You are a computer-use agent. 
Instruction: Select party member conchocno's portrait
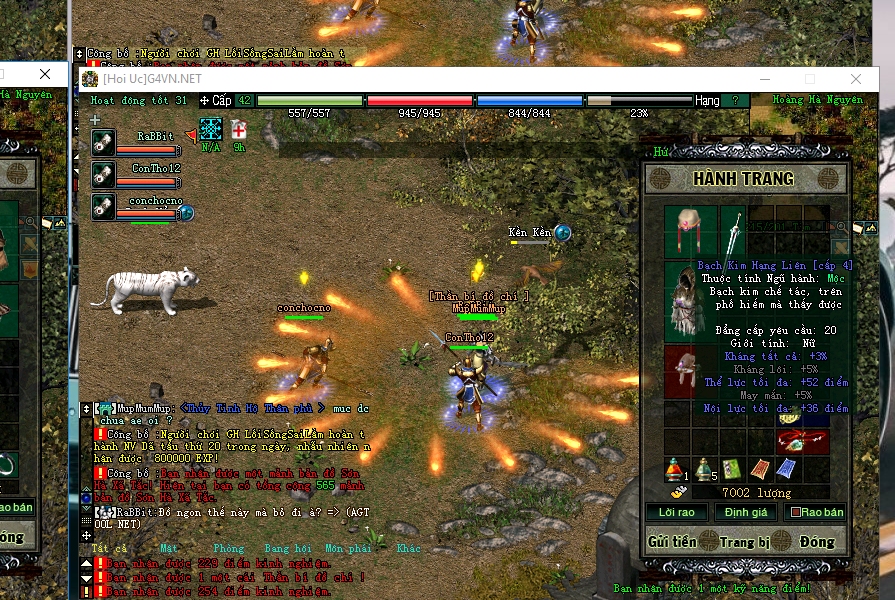[x=104, y=205]
